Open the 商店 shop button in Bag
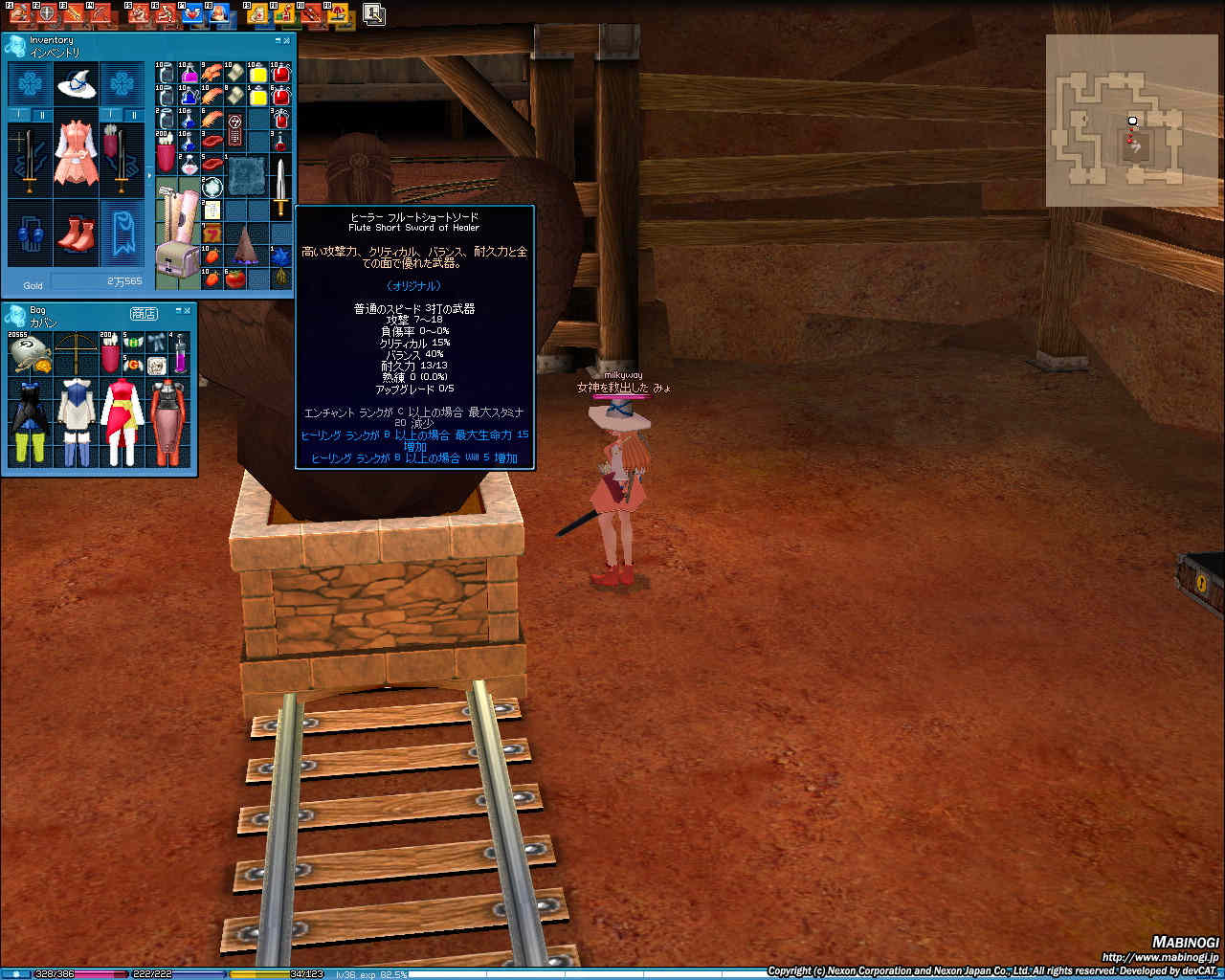This screenshot has width=1225, height=980. click(x=144, y=313)
